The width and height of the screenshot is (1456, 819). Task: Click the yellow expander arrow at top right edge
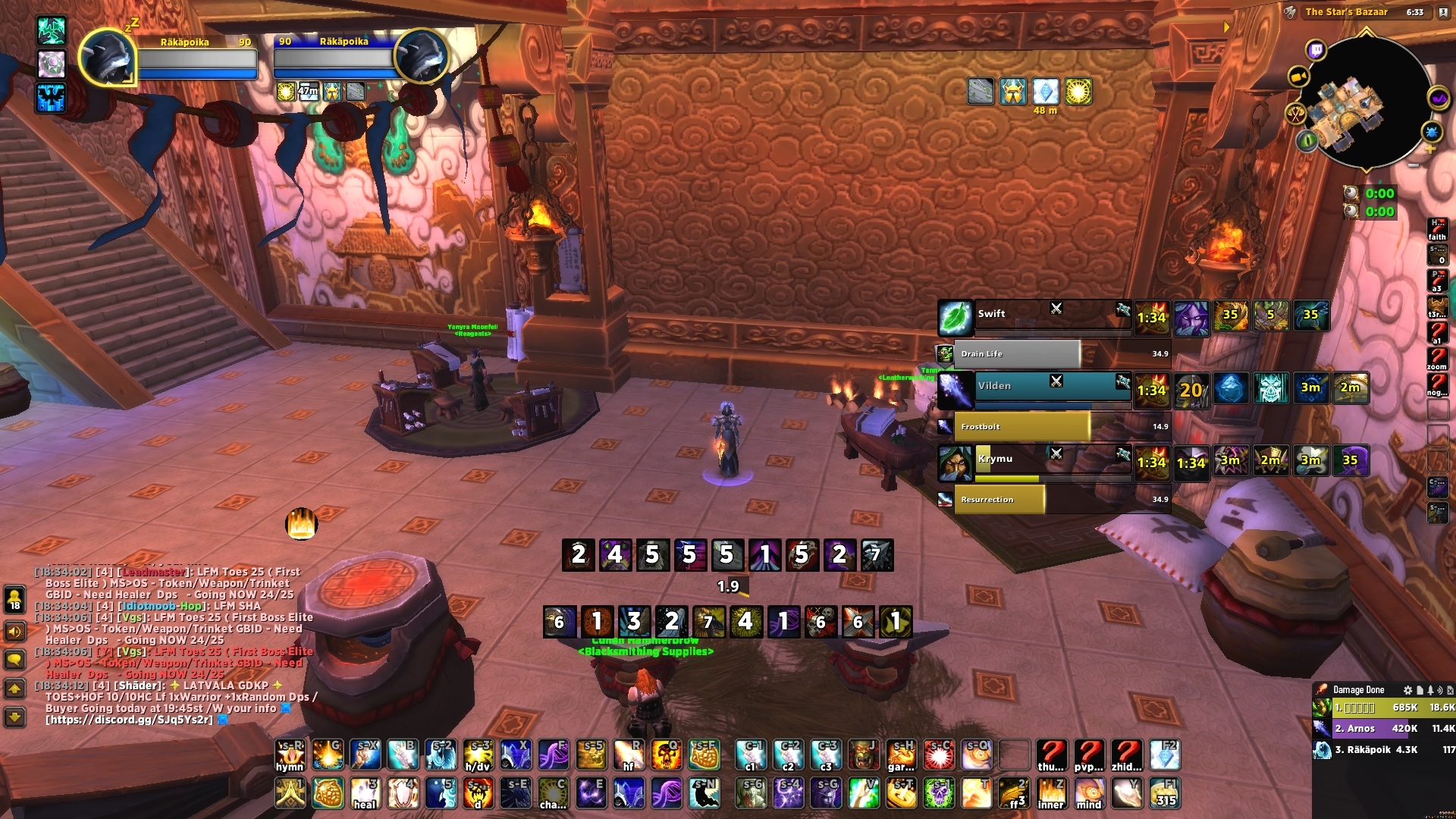pos(1227,26)
